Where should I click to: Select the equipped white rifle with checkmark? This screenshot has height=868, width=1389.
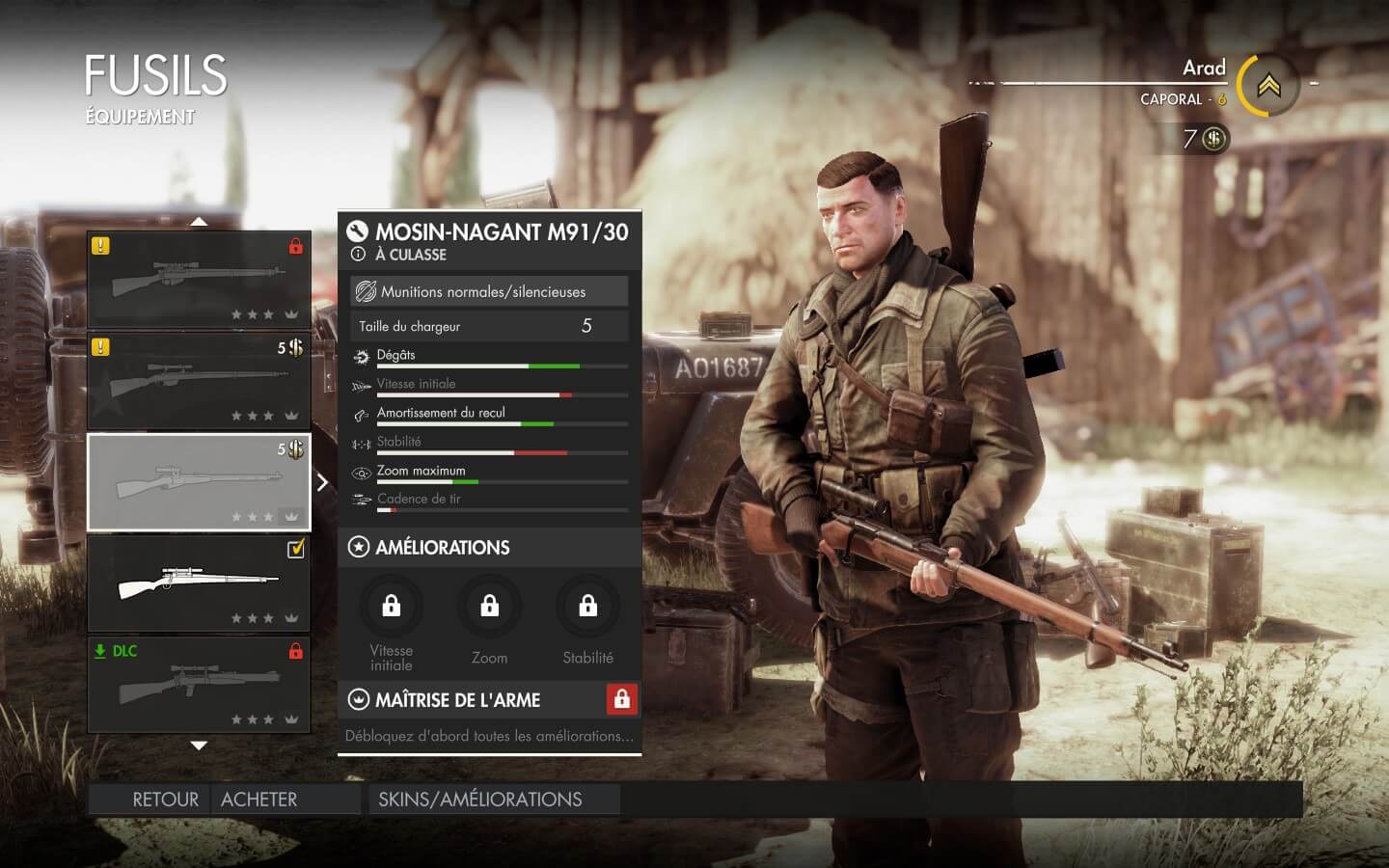pos(199,583)
